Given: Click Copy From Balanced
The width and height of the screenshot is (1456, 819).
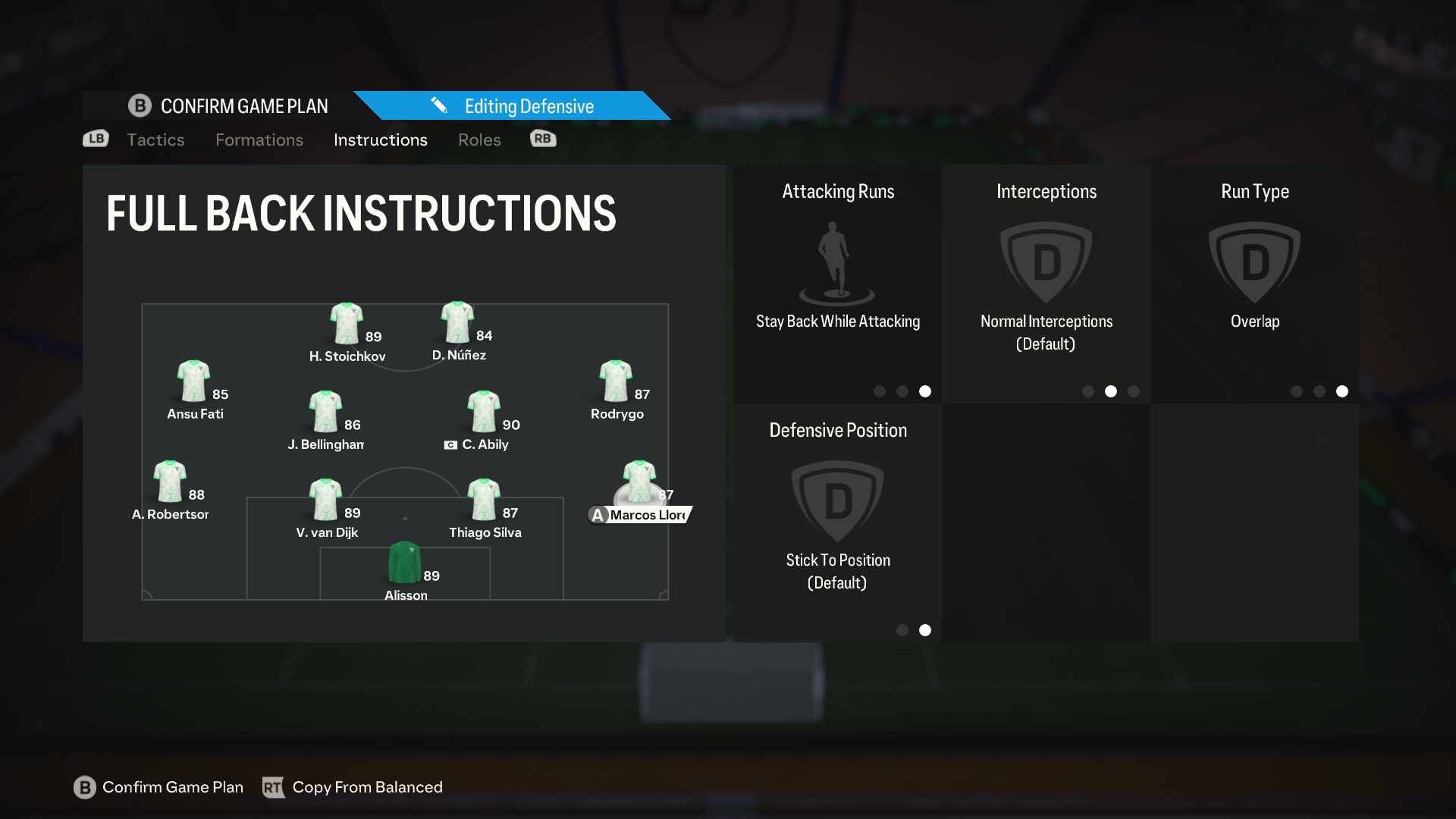Looking at the screenshot, I should coord(368,787).
